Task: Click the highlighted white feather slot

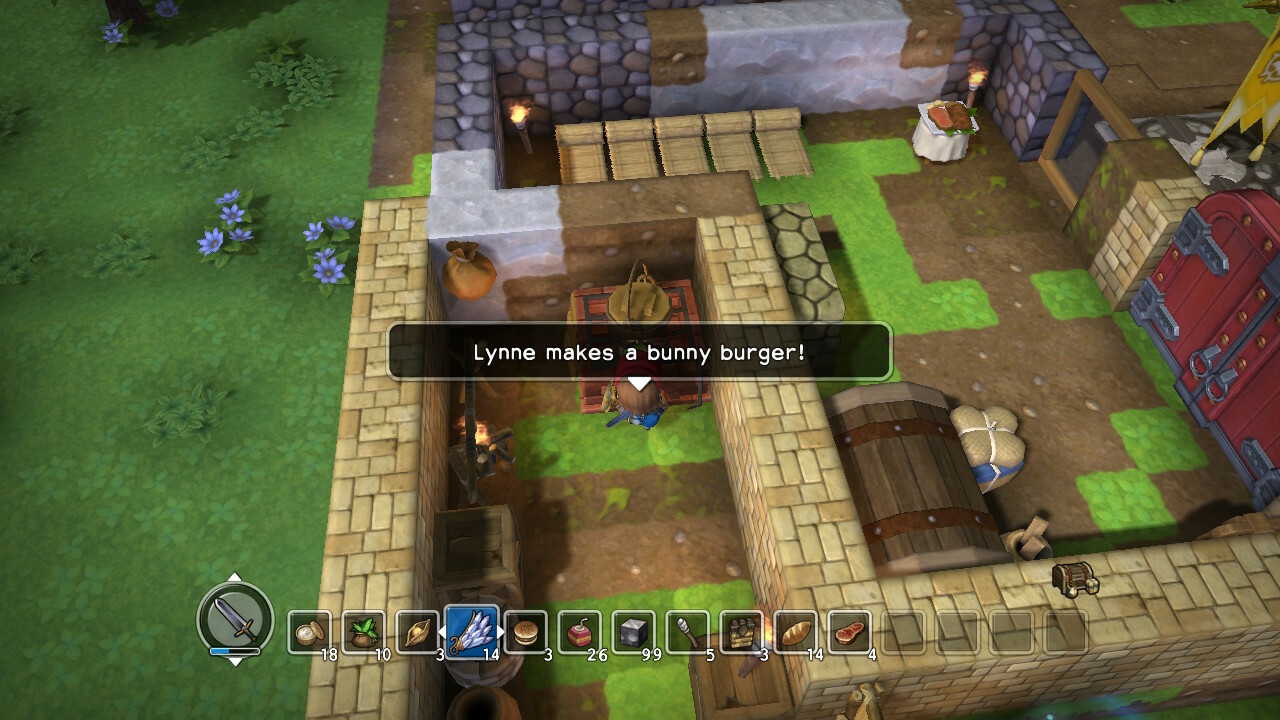Action: coord(471,631)
